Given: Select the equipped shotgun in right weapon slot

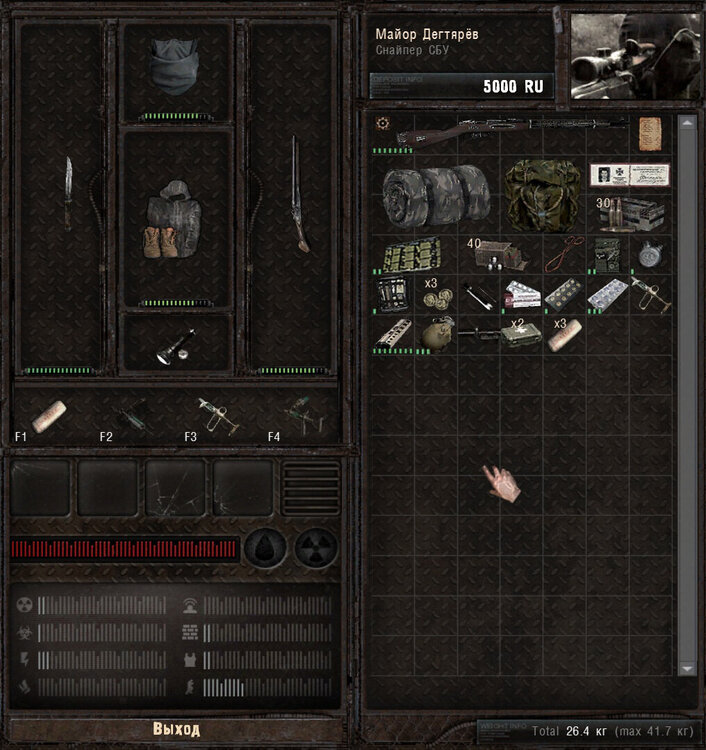Looking at the screenshot, I should pyautogui.click(x=297, y=193).
